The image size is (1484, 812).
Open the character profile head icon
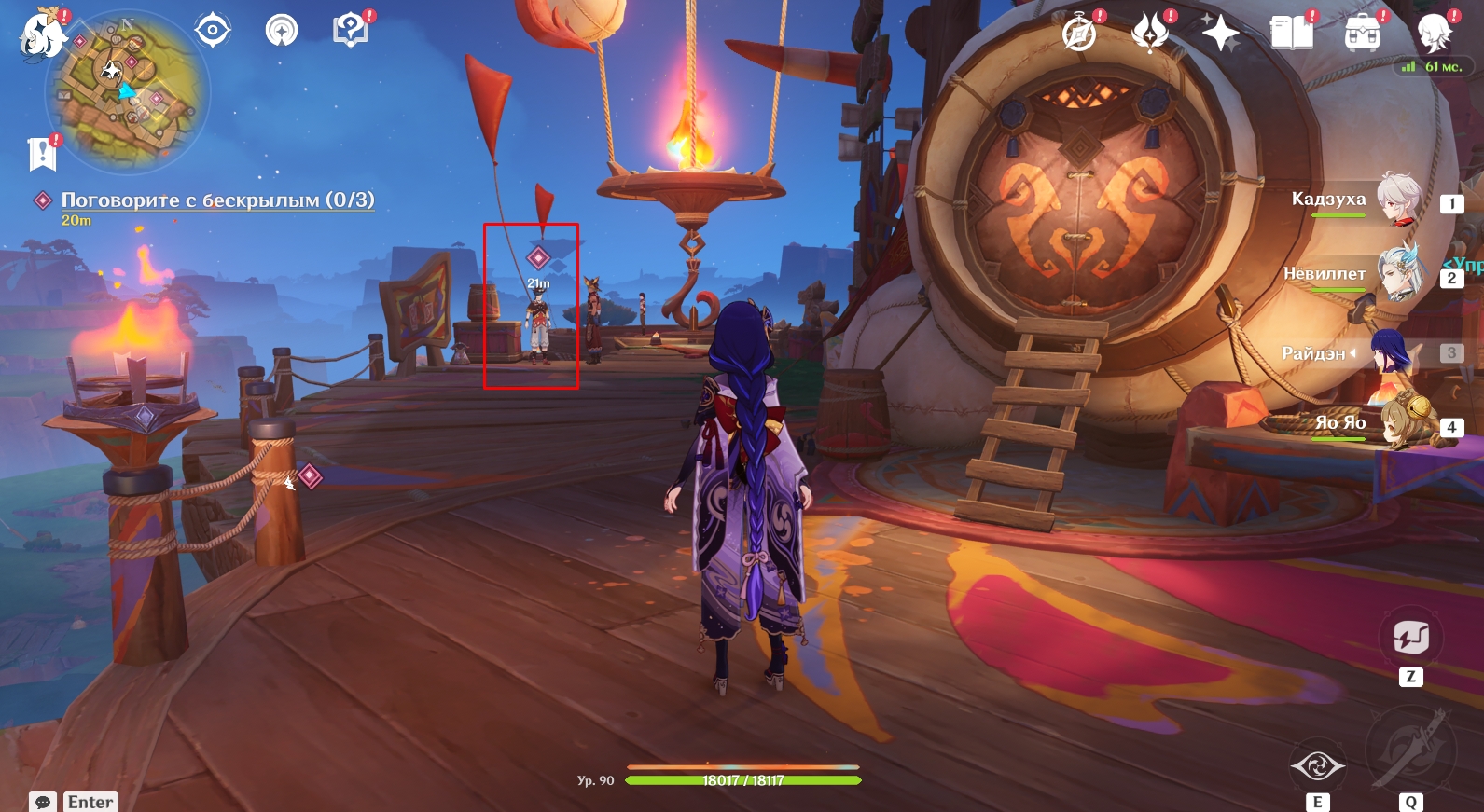(1434, 34)
